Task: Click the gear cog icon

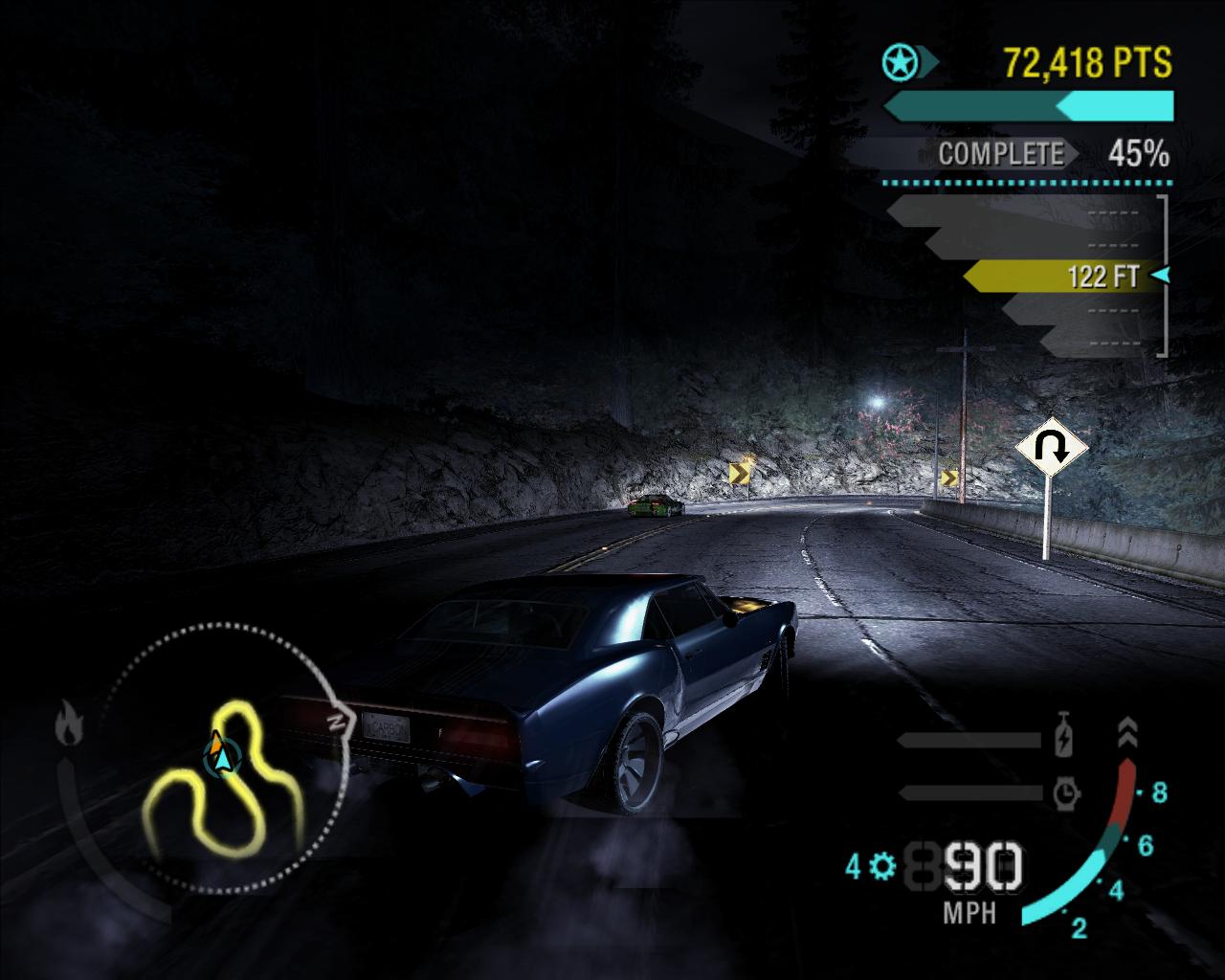Action: (882, 867)
